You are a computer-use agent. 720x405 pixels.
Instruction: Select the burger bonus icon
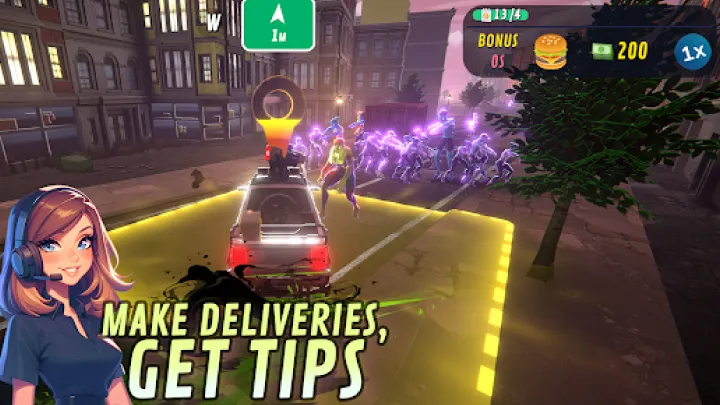coord(550,51)
